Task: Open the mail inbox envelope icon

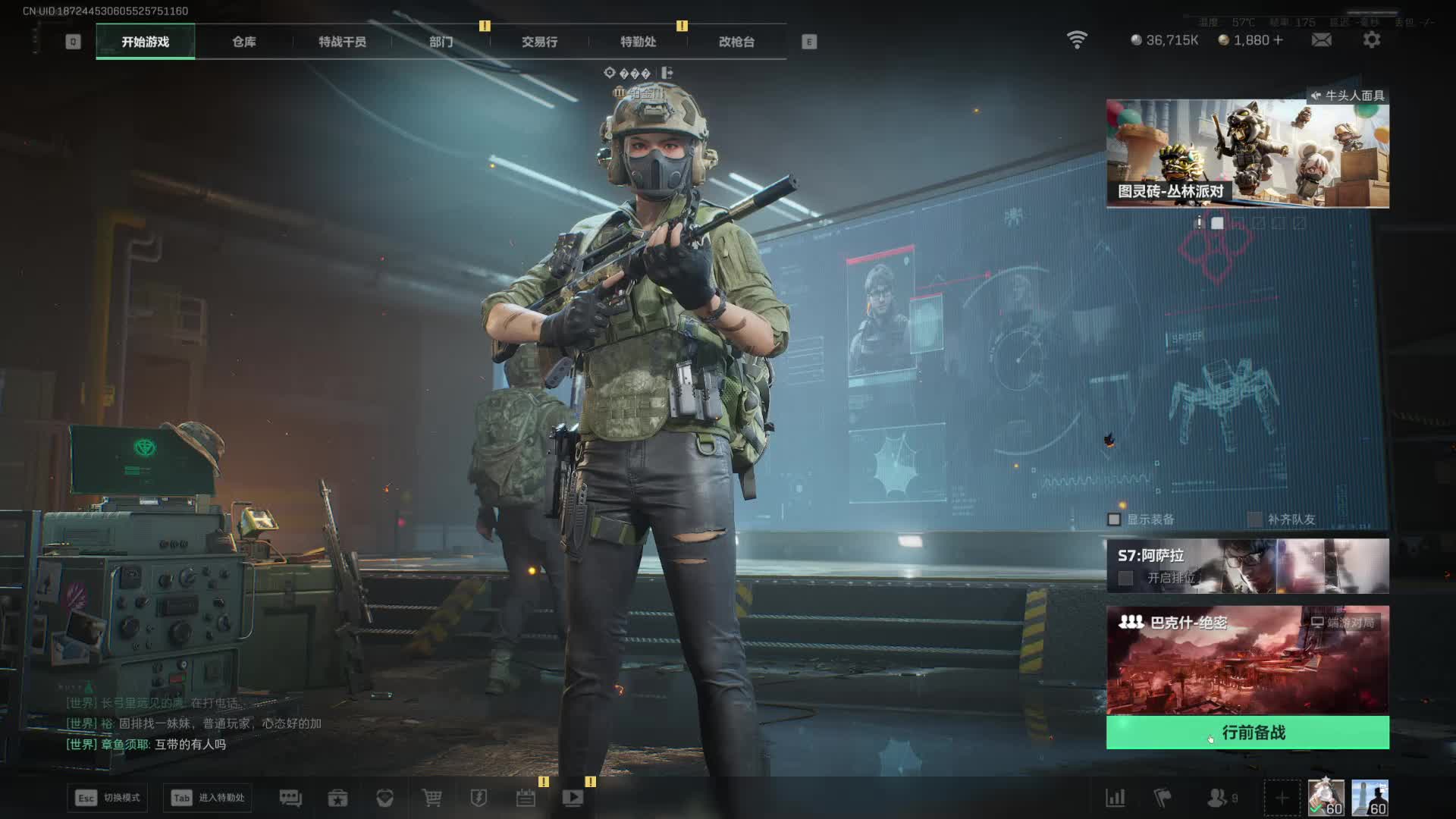Action: 1321,39
